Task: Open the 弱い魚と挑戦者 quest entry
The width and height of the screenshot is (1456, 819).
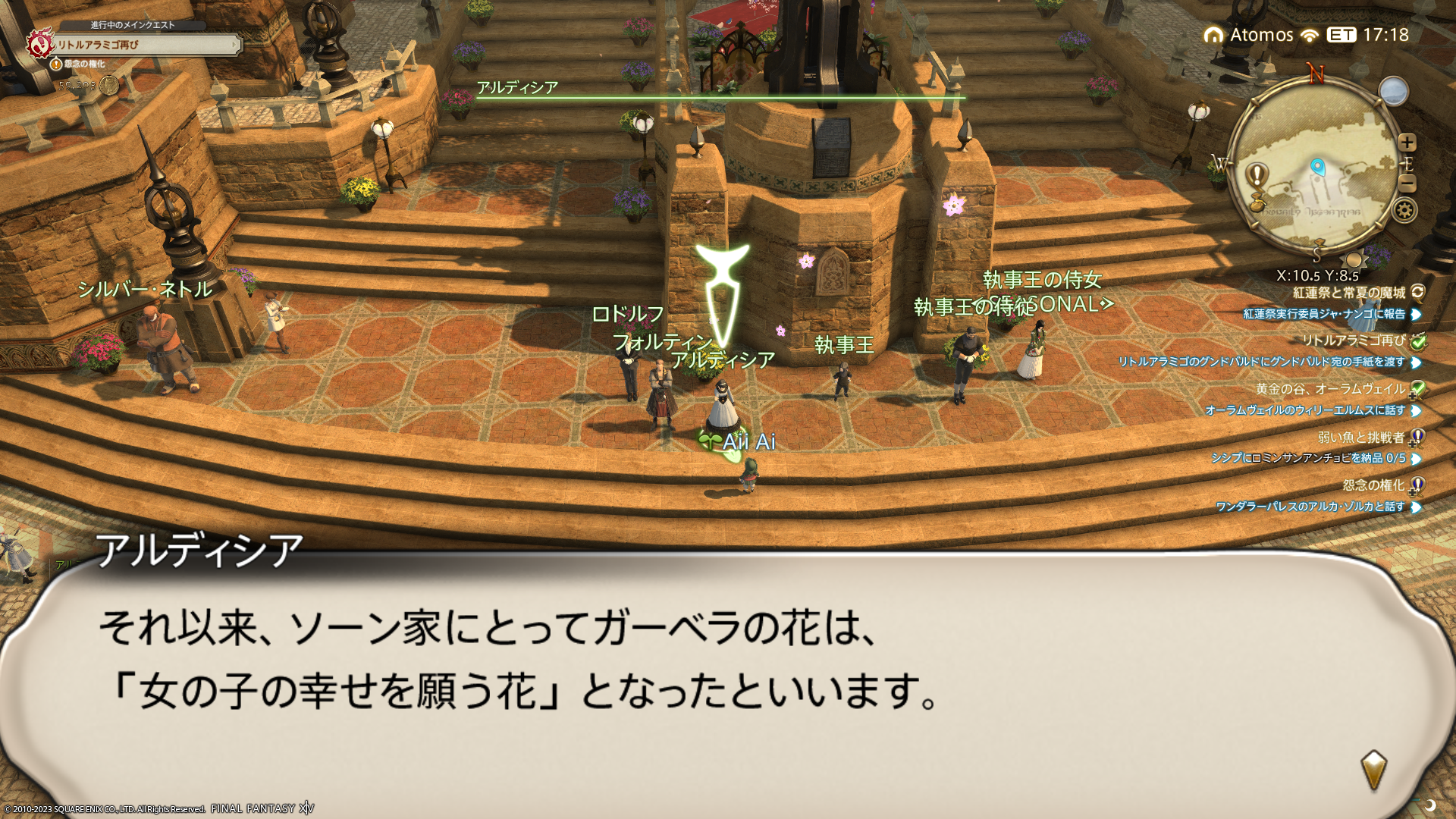Action: [1360, 438]
